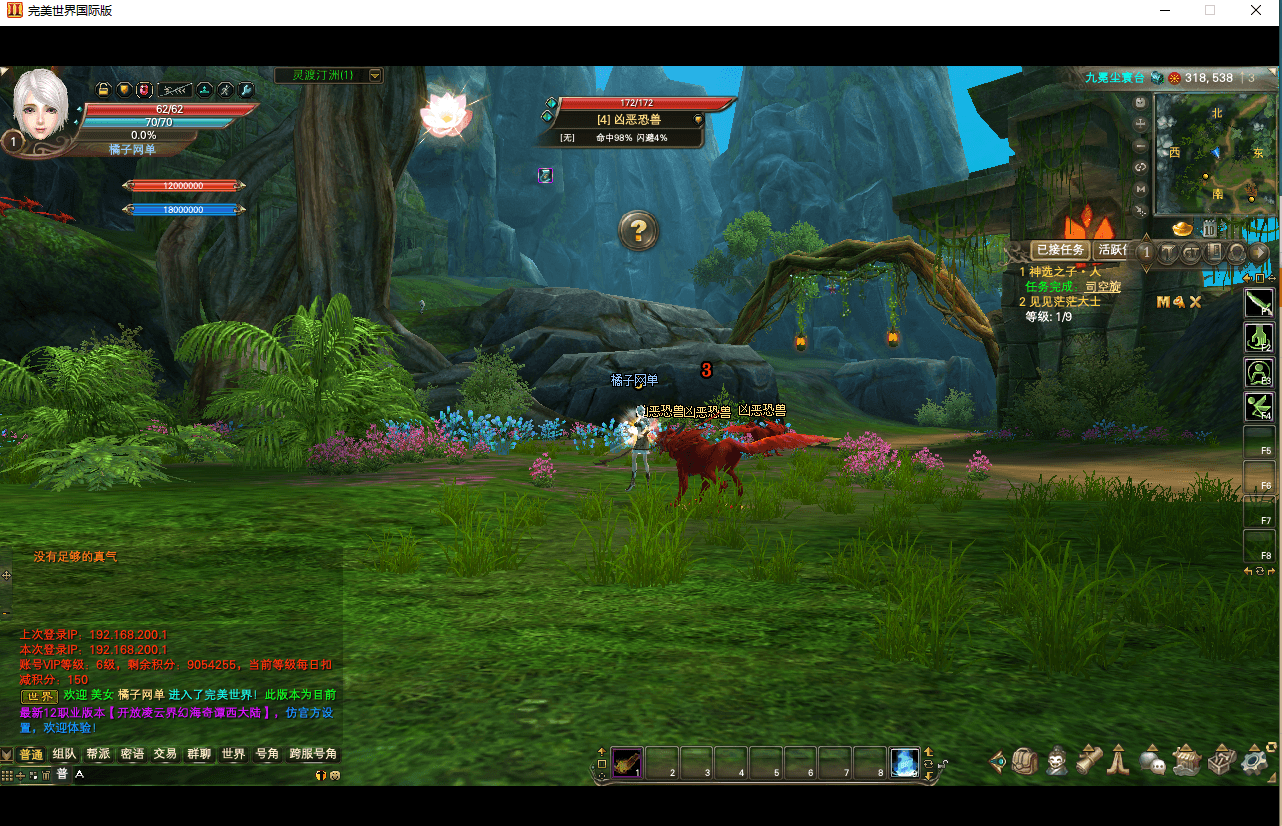Click the padlock icon above health bar
Viewport: 1282px width, 826px height.
pos(103,90)
